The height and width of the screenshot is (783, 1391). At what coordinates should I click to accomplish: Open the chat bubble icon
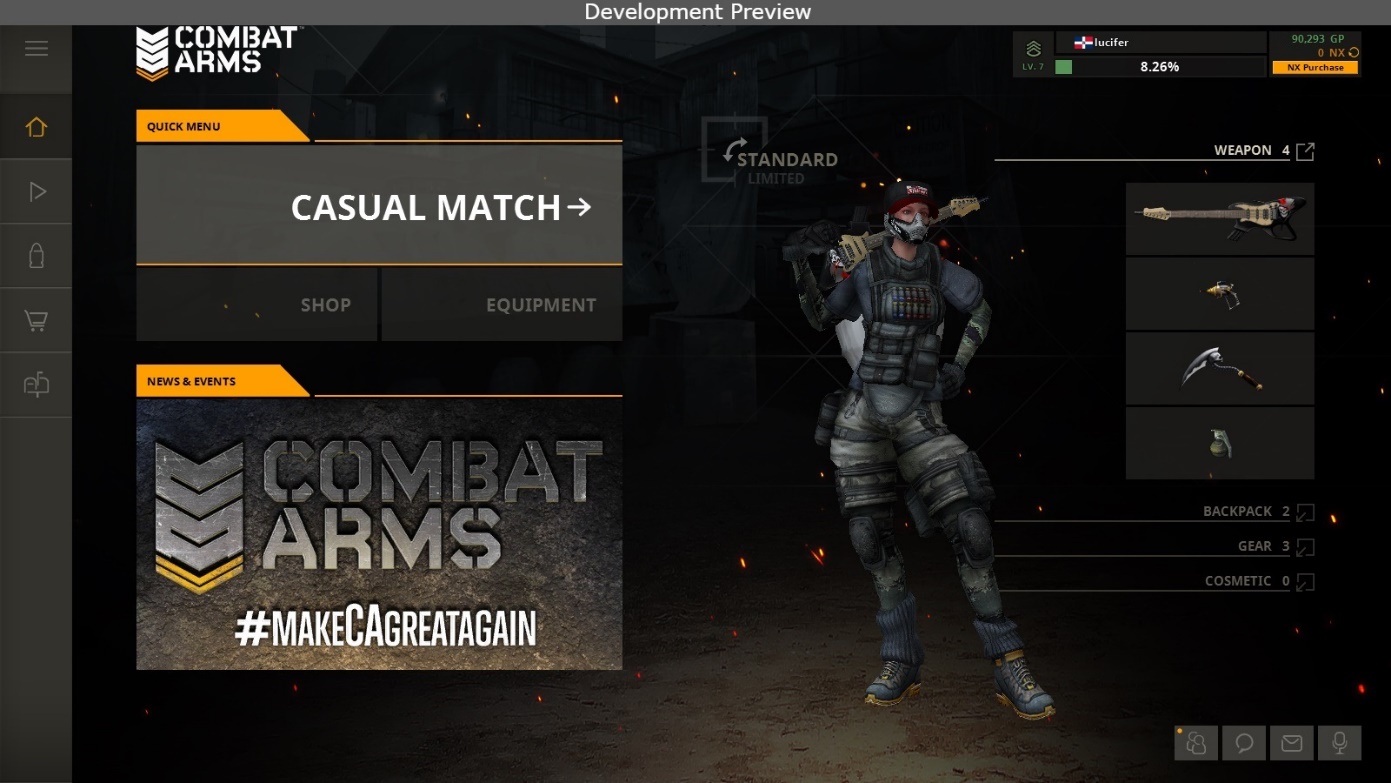[x=1244, y=743]
